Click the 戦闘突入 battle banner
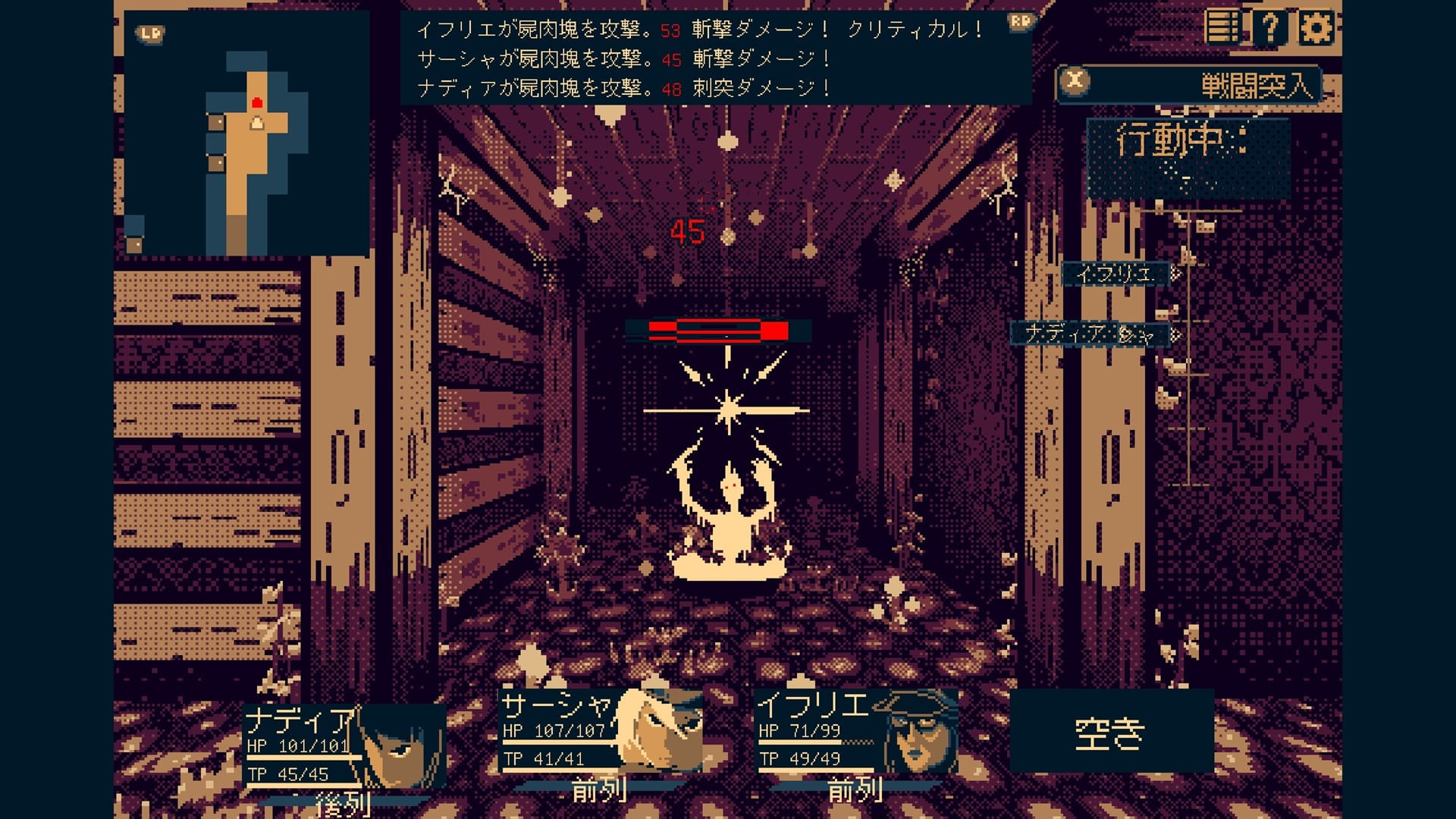This screenshot has height=819, width=1456. pyautogui.click(x=1188, y=84)
